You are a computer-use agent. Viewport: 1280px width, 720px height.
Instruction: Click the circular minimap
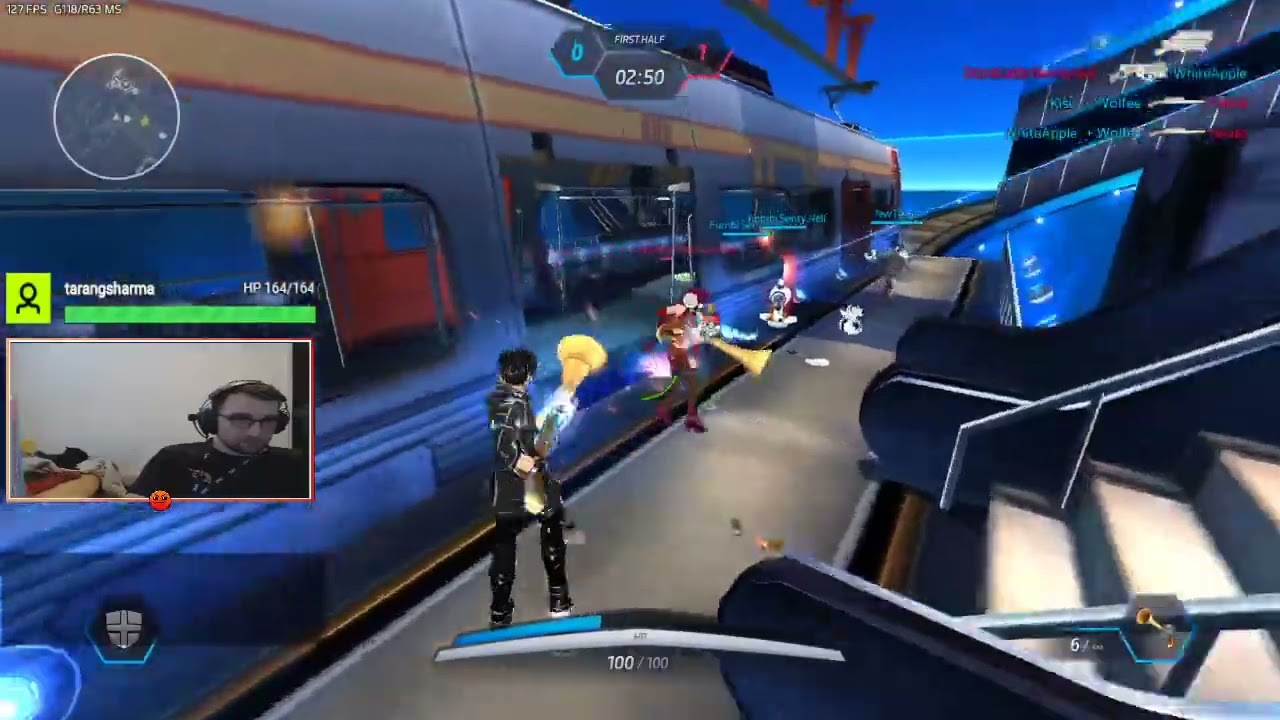(x=117, y=116)
